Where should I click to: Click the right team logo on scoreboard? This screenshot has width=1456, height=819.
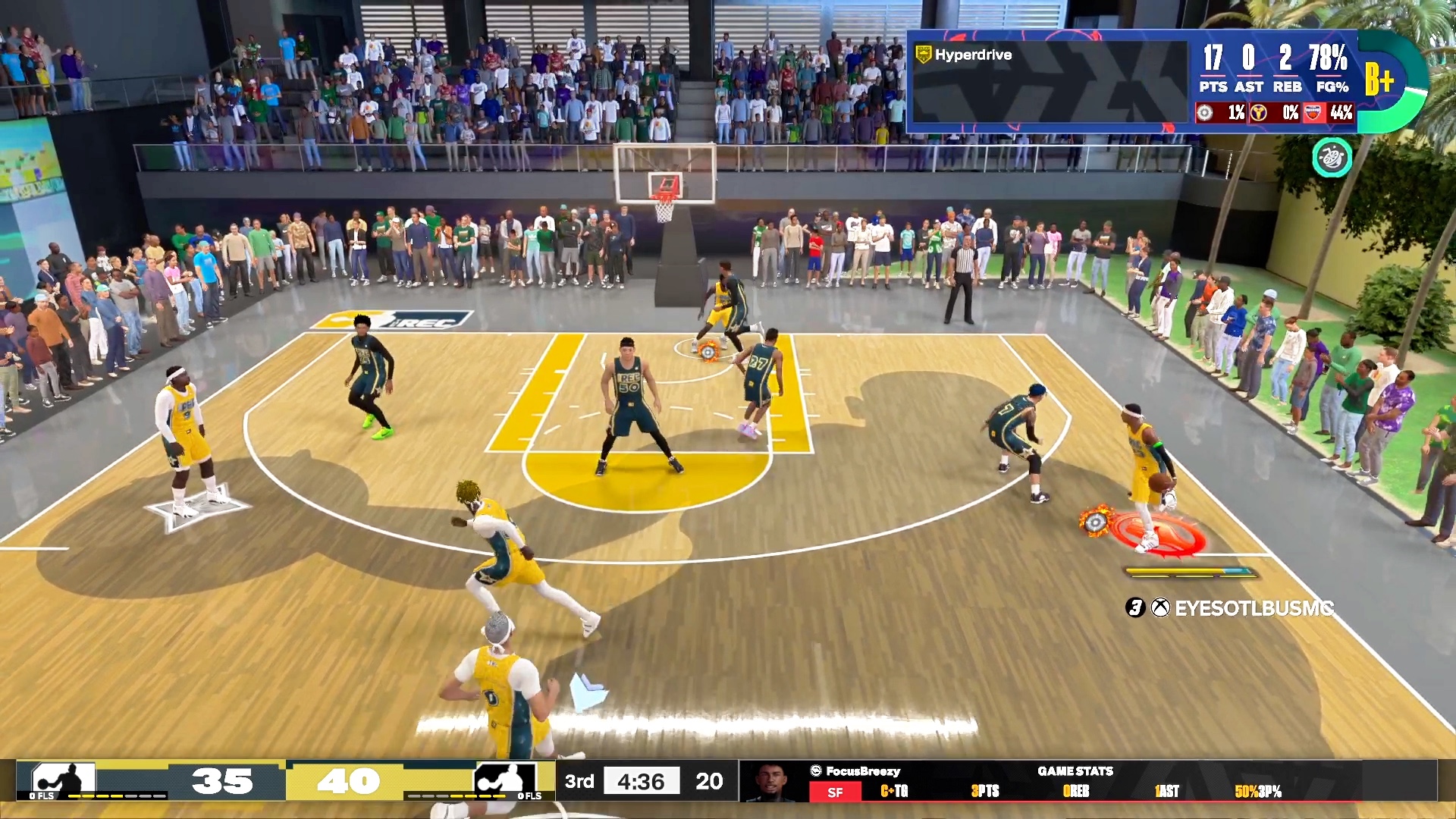tap(504, 780)
